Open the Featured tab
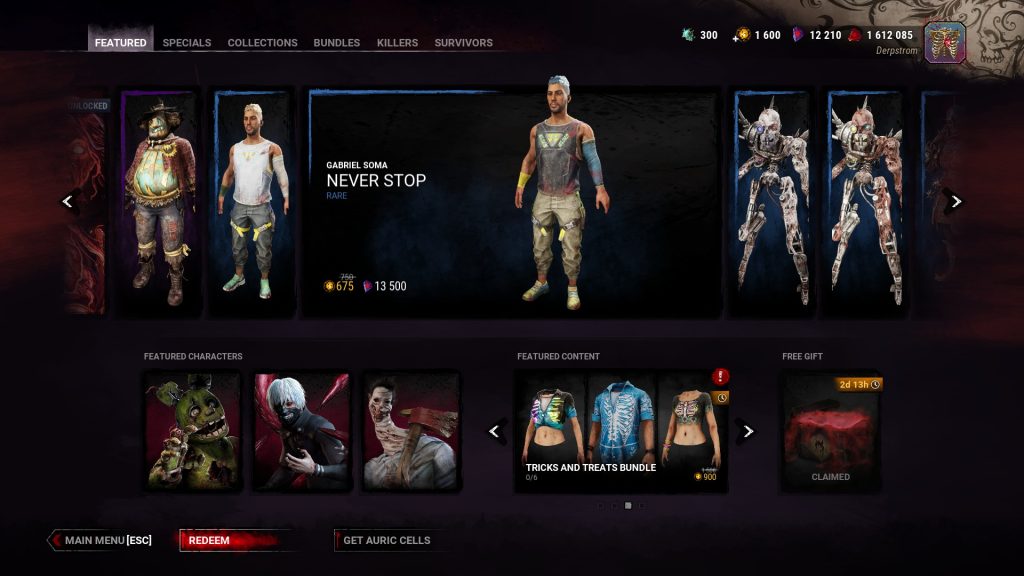 (x=121, y=43)
